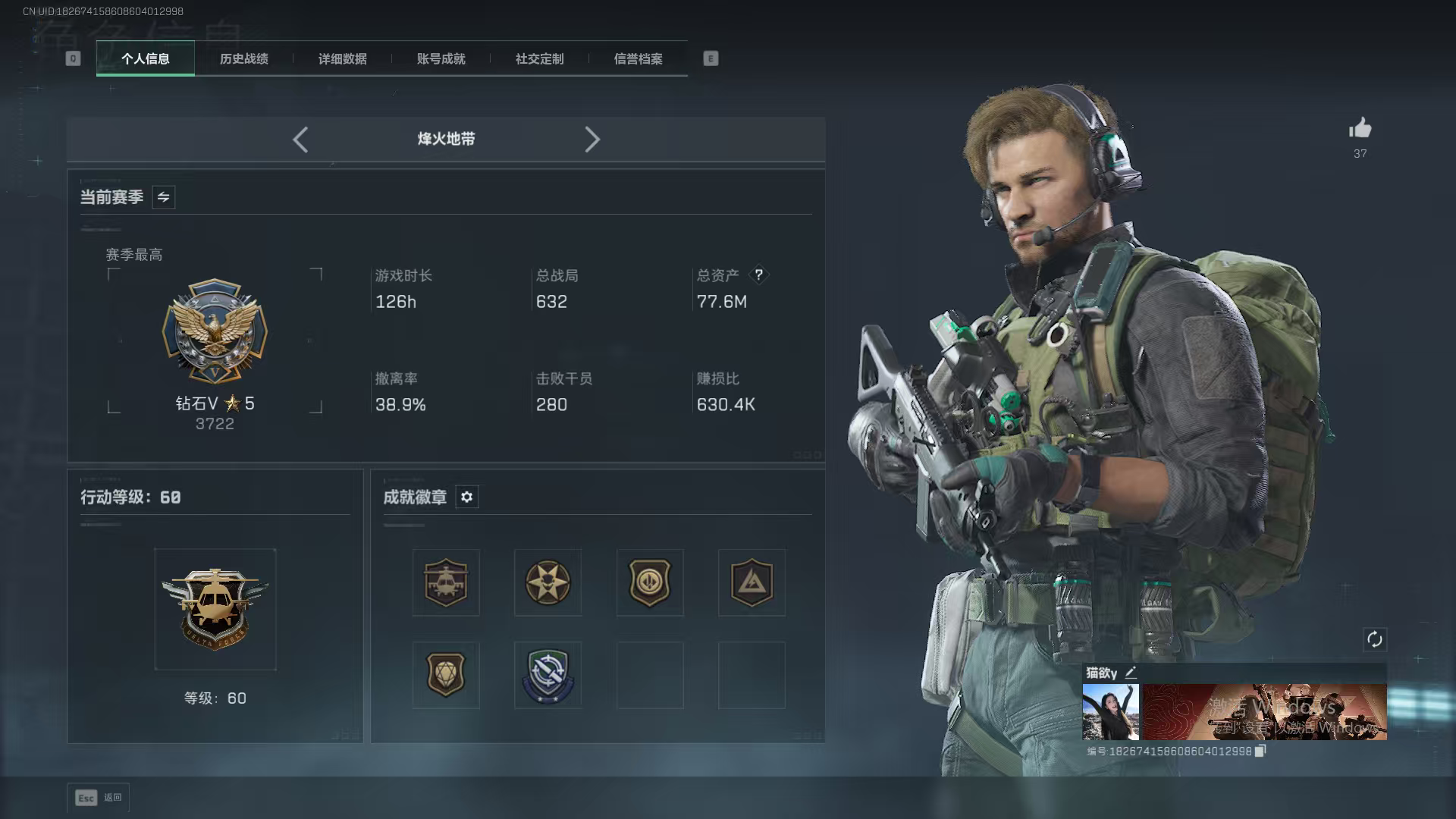The image size is (1456, 819).
Task: Click the rotate character model button
Action: pos(1374,639)
